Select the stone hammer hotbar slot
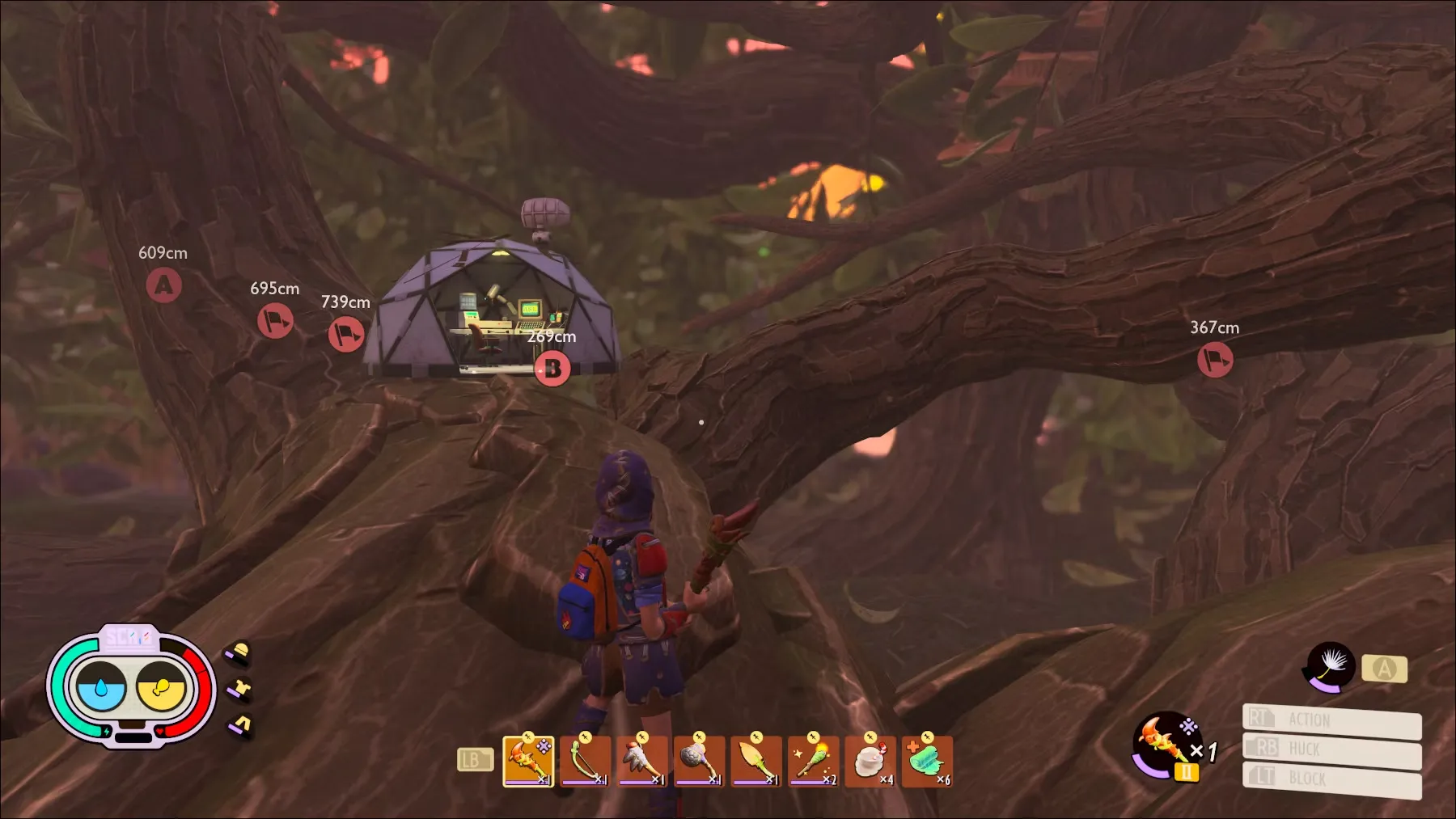Viewport: 1456px width, 819px height. (698, 761)
